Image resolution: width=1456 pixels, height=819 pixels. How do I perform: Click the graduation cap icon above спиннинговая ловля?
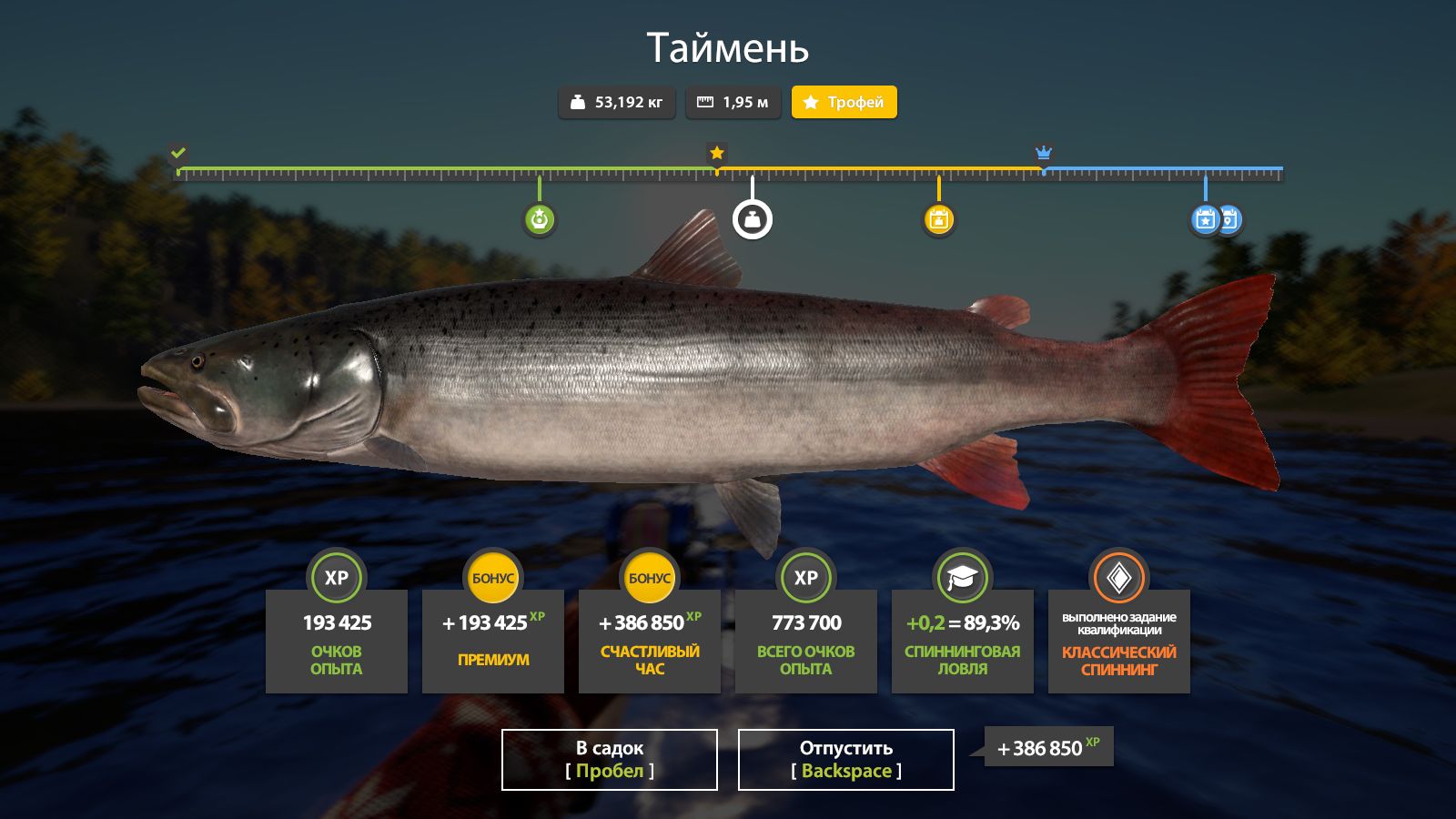(x=962, y=577)
